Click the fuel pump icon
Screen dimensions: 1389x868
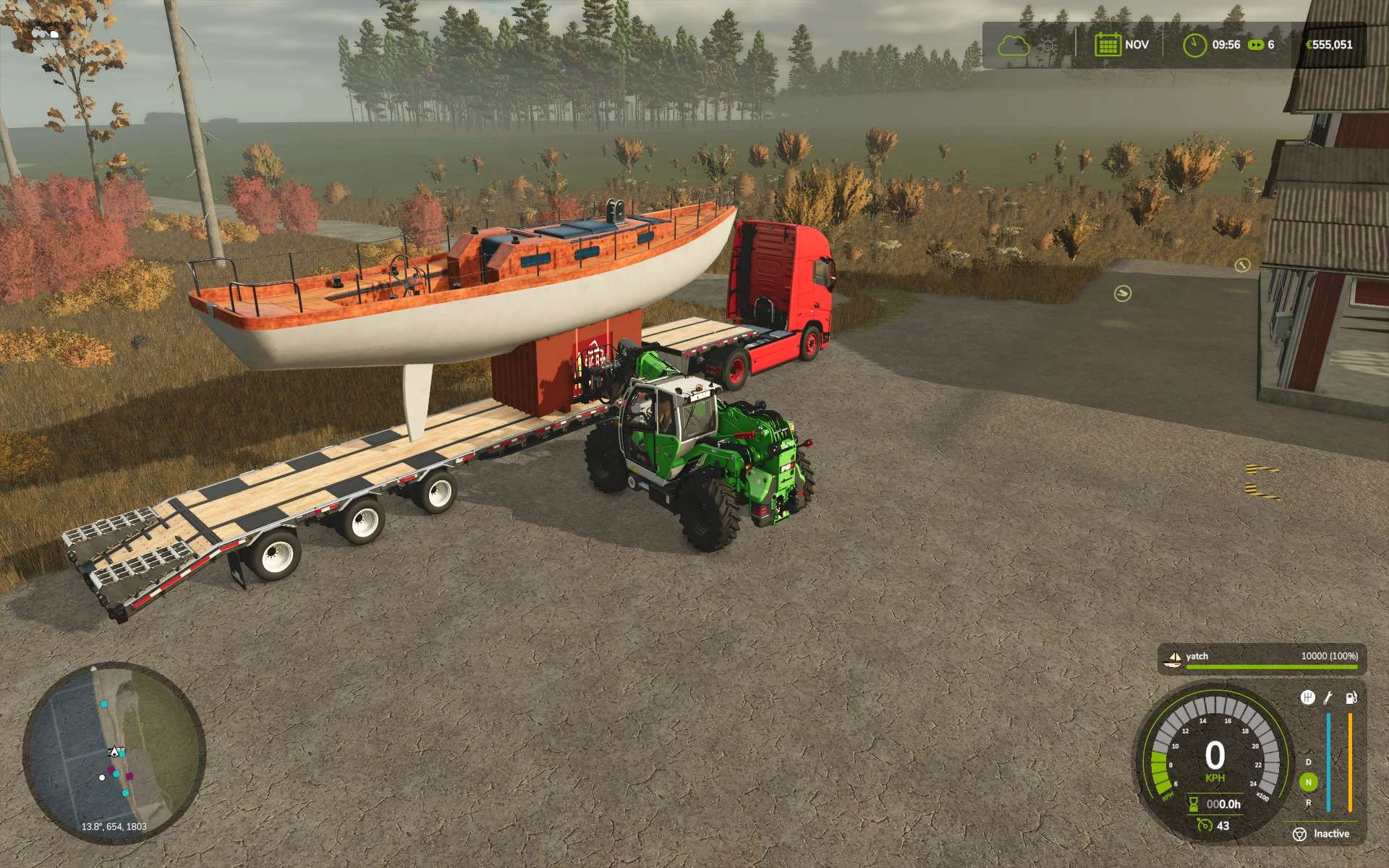tap(1351, 697)
